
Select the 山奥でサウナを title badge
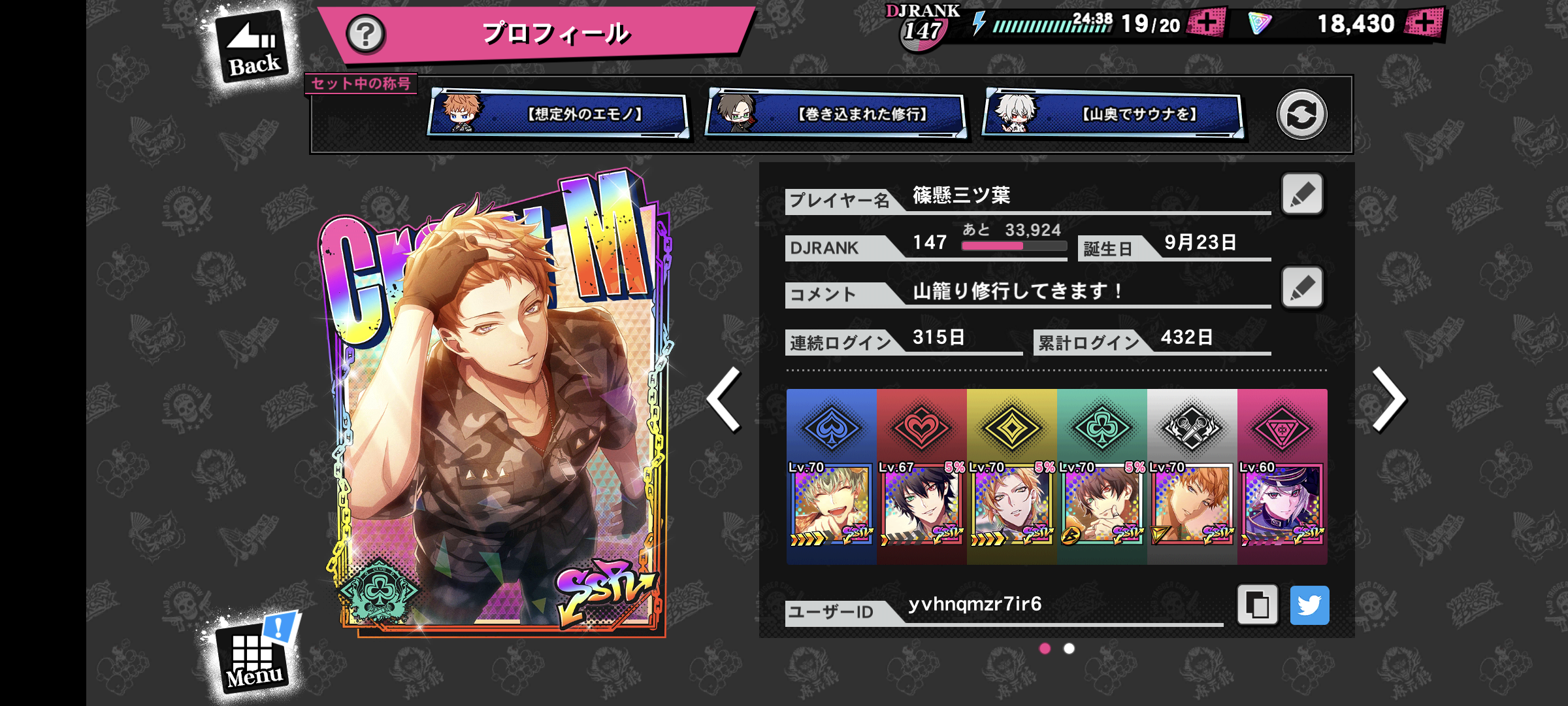point(1113,114)
